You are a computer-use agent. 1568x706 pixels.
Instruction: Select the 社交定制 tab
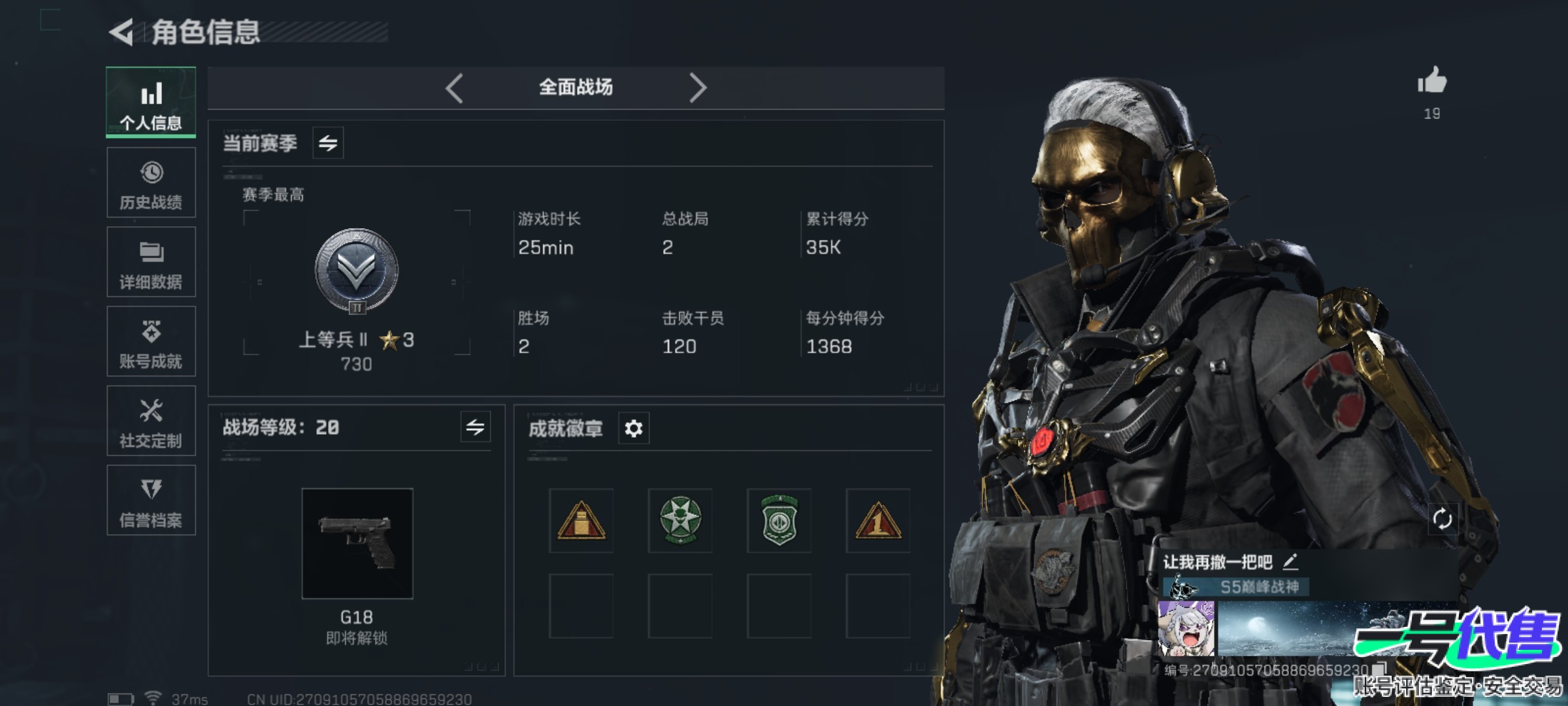(x=151, y=421)
